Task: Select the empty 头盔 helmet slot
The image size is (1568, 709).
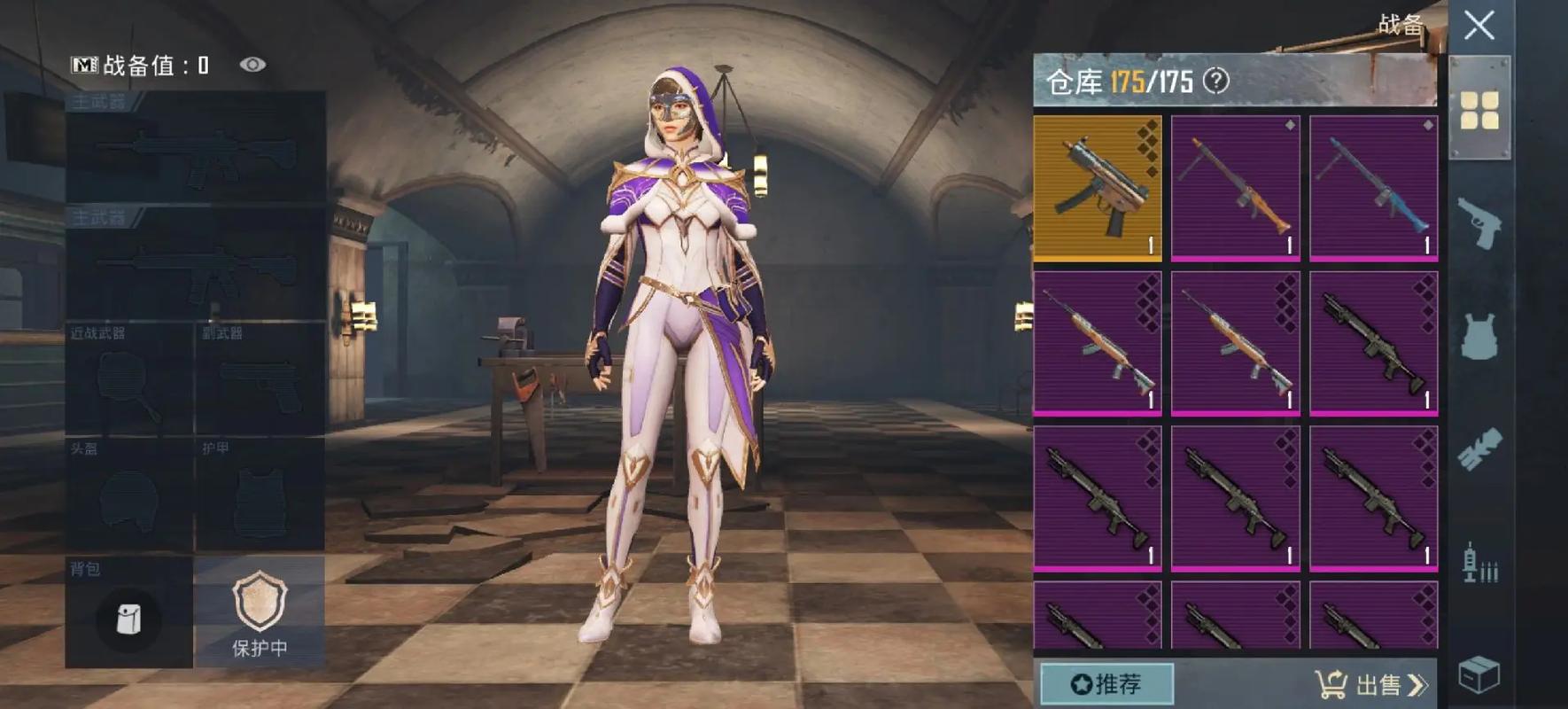Action: [x=128, y=495]
